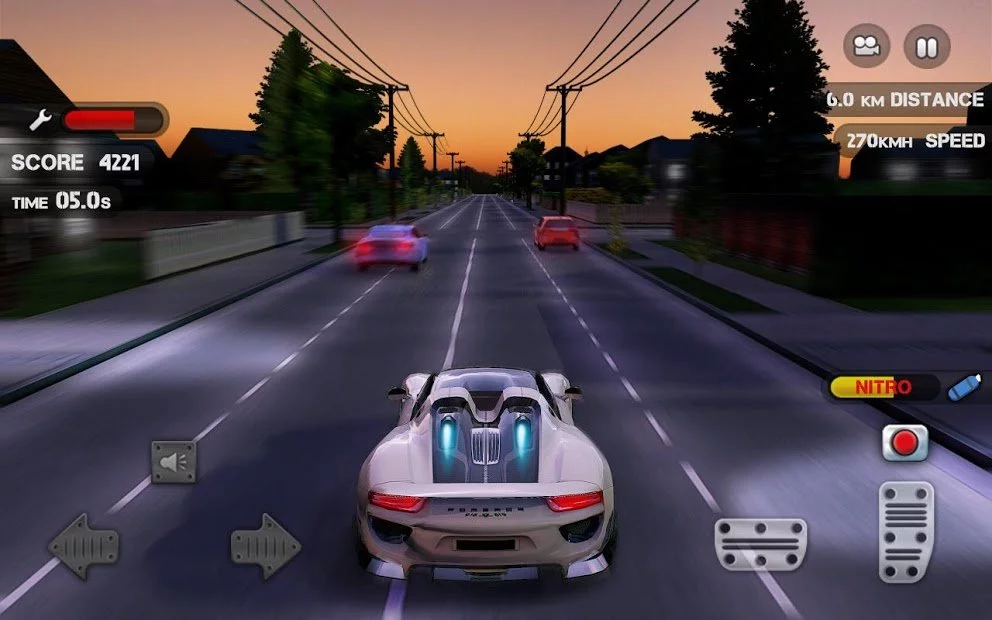Viewport: 992px width, 620px height.
Task: Activate the nitro boost
Action: 963,387
